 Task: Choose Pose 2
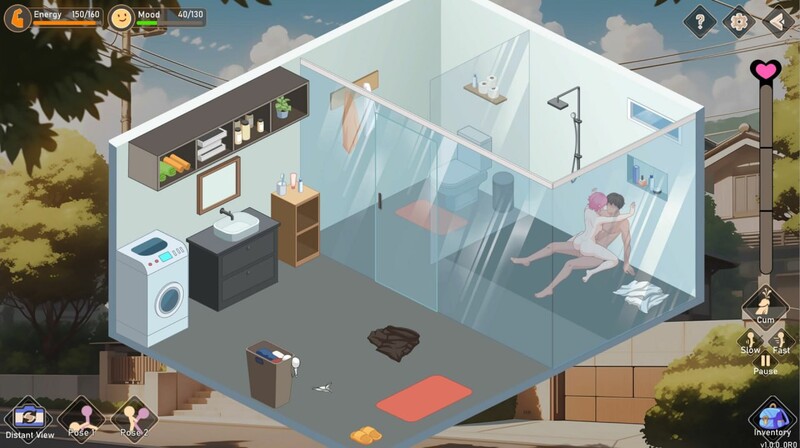(x=134, y=416)
